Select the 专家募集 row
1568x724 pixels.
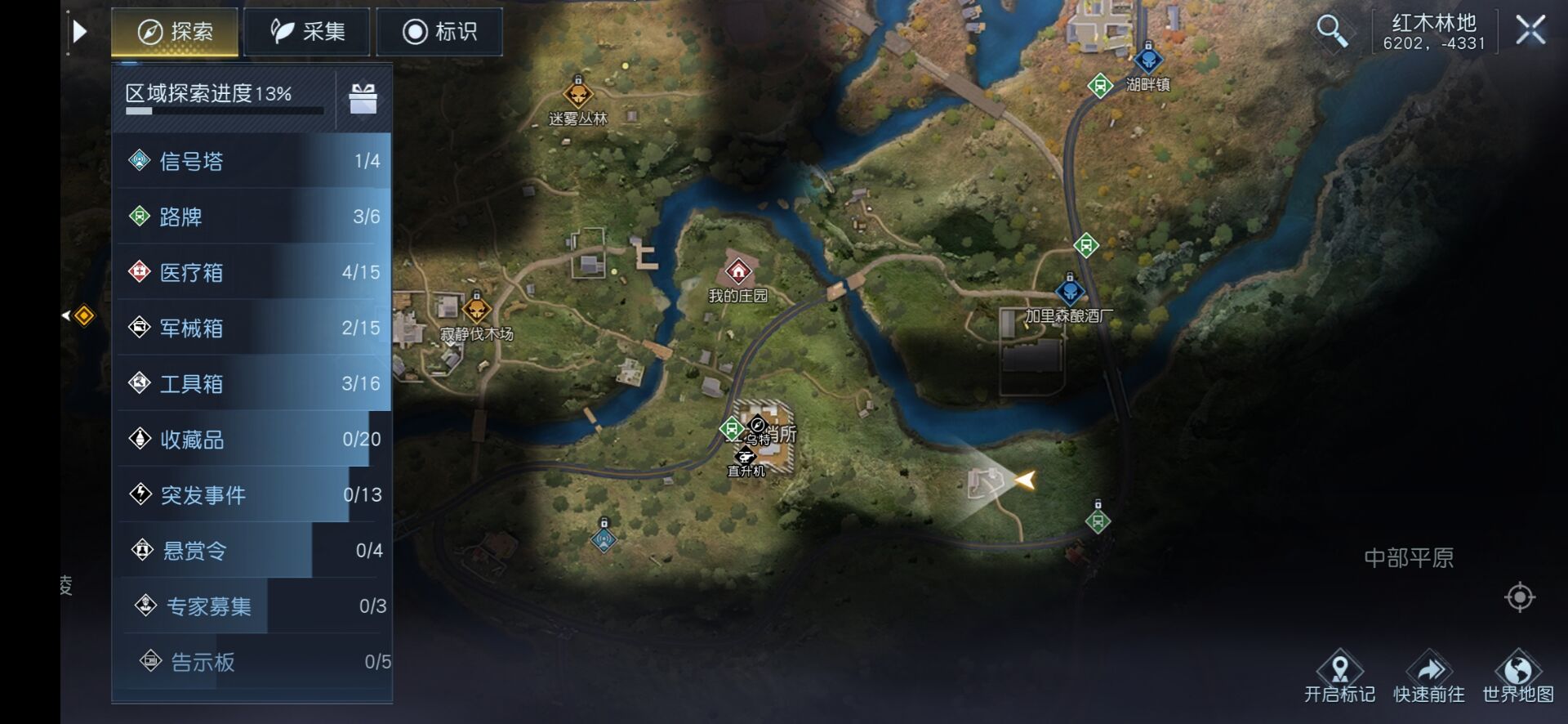click(253, 606)
